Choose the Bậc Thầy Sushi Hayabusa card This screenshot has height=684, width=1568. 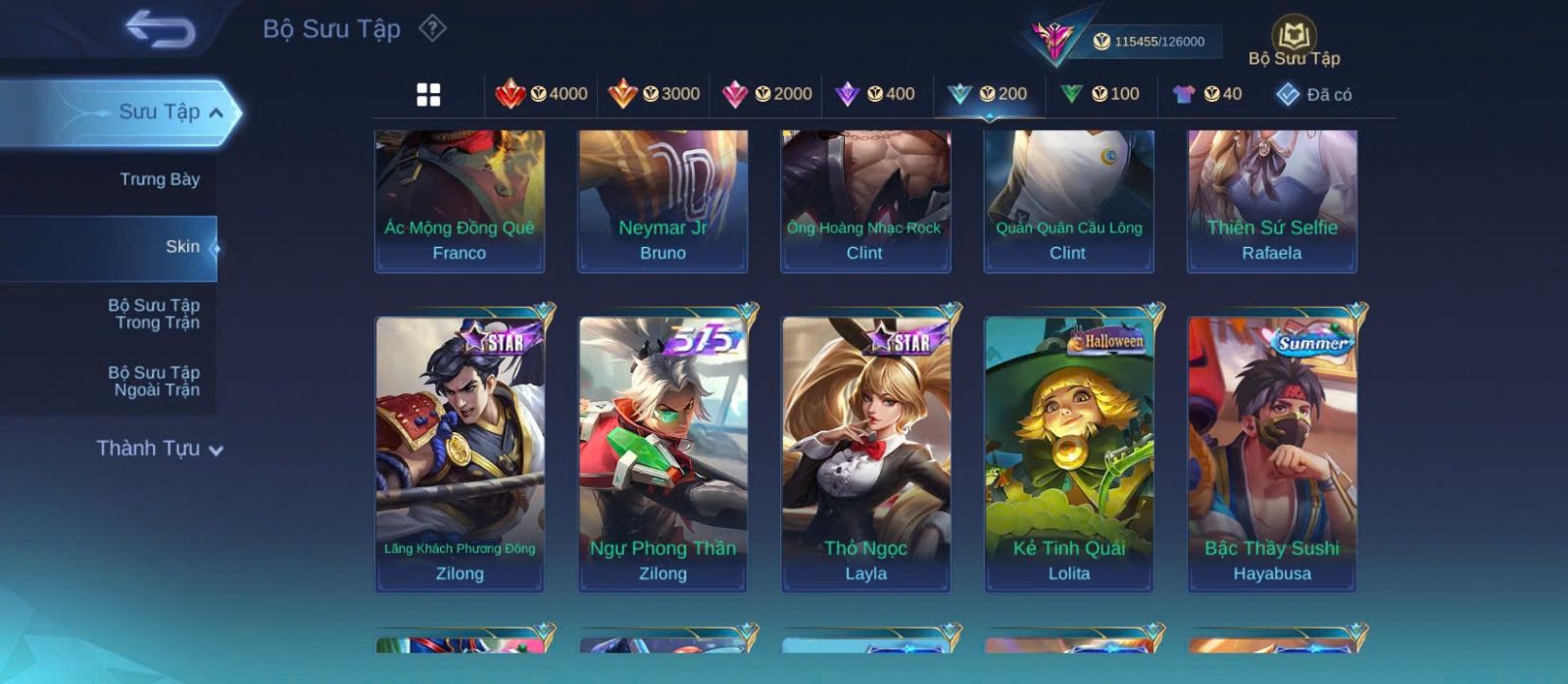(1272, 453)
